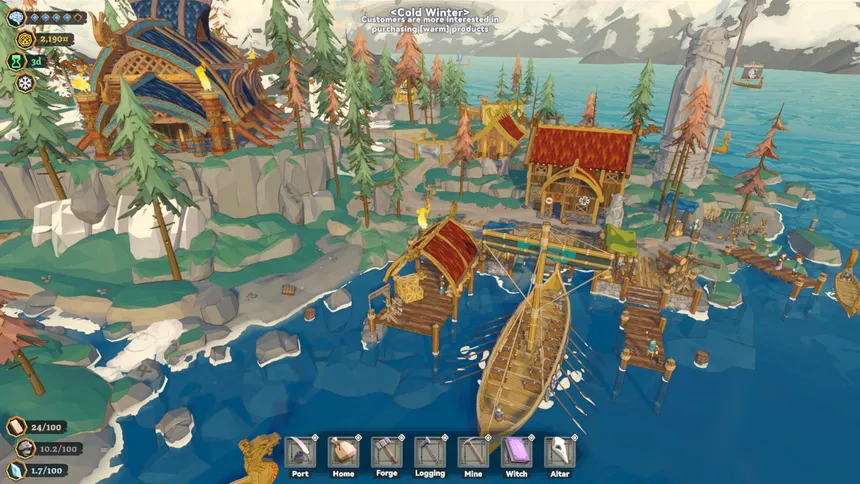The height and width of the screenshot is (484, 860).
Task: Click the blue crystal resource icon
Action: 15,470
